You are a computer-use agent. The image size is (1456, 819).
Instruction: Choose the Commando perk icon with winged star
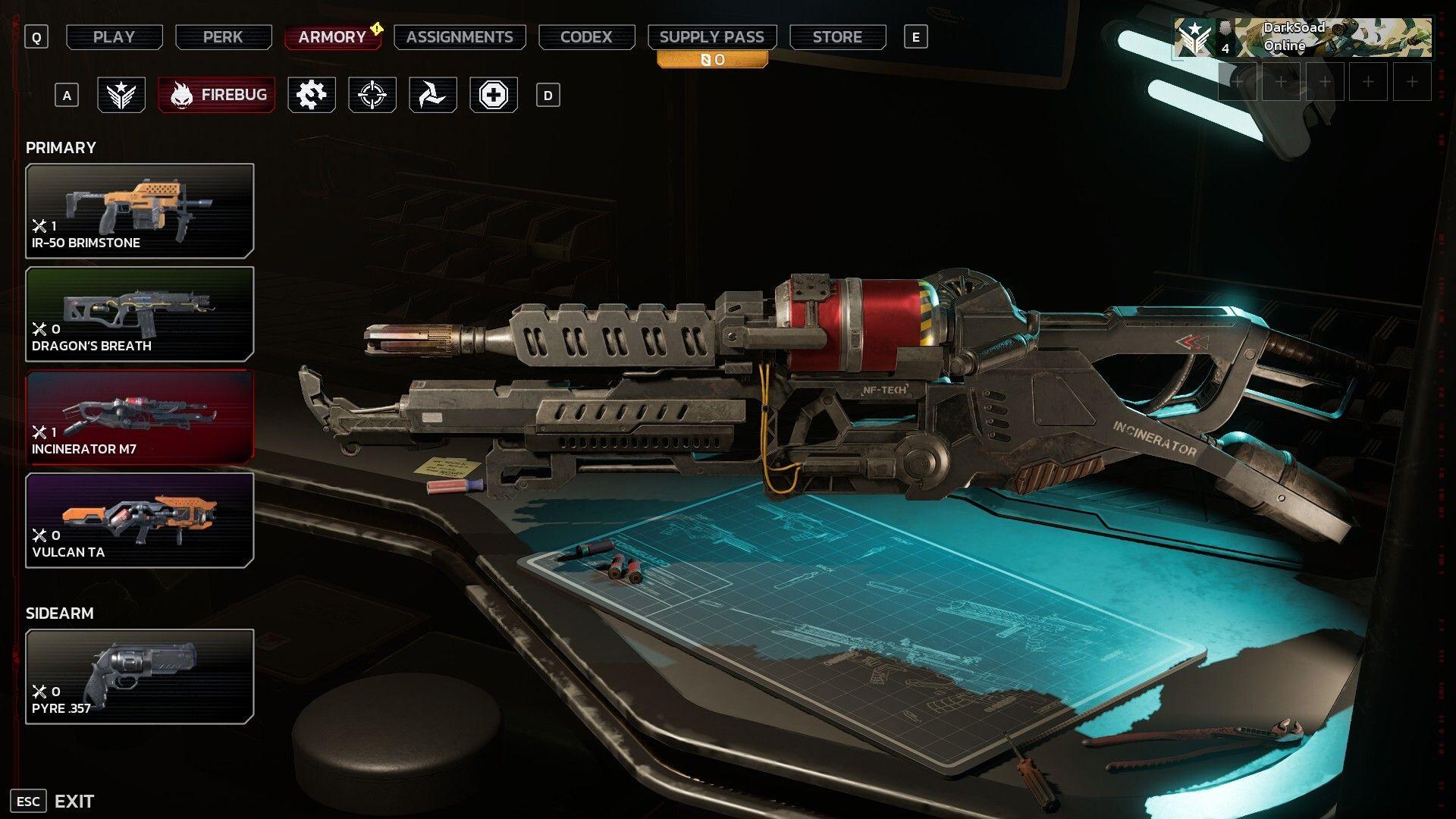tap(121, 96)
